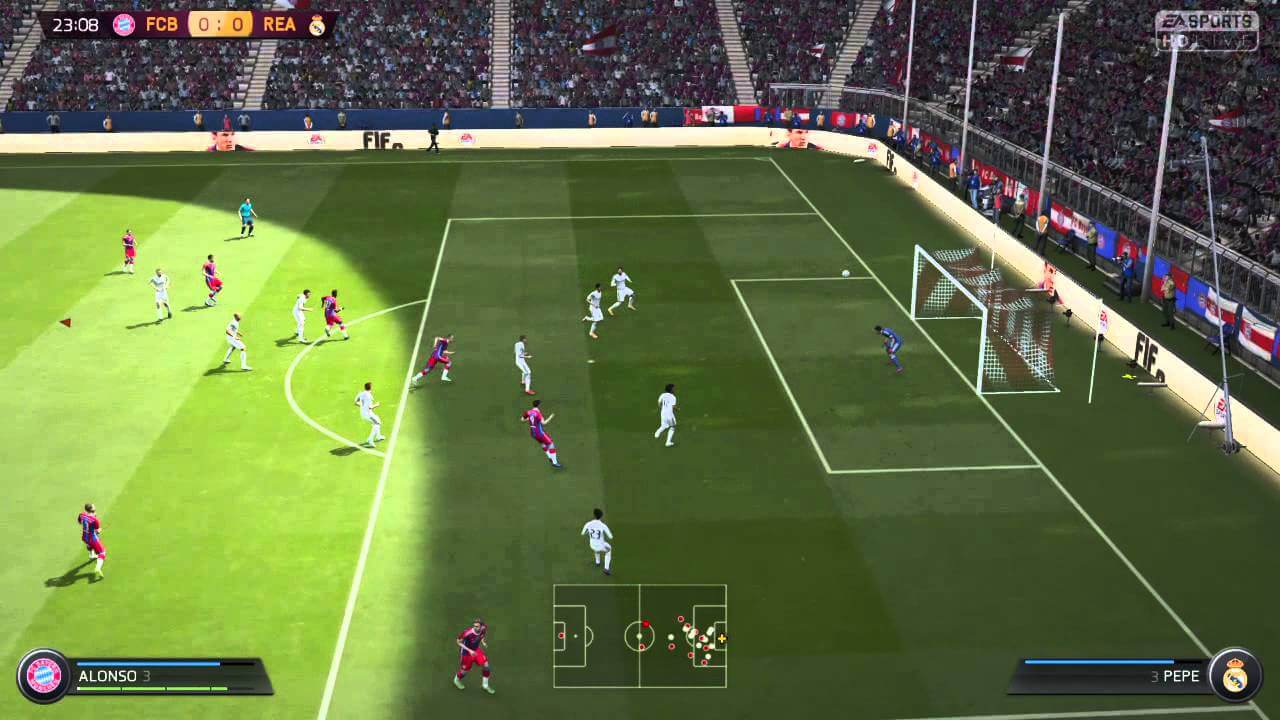Click Alonso's name plate
This screenshot has height=720, width=1280.
[108, 676]
